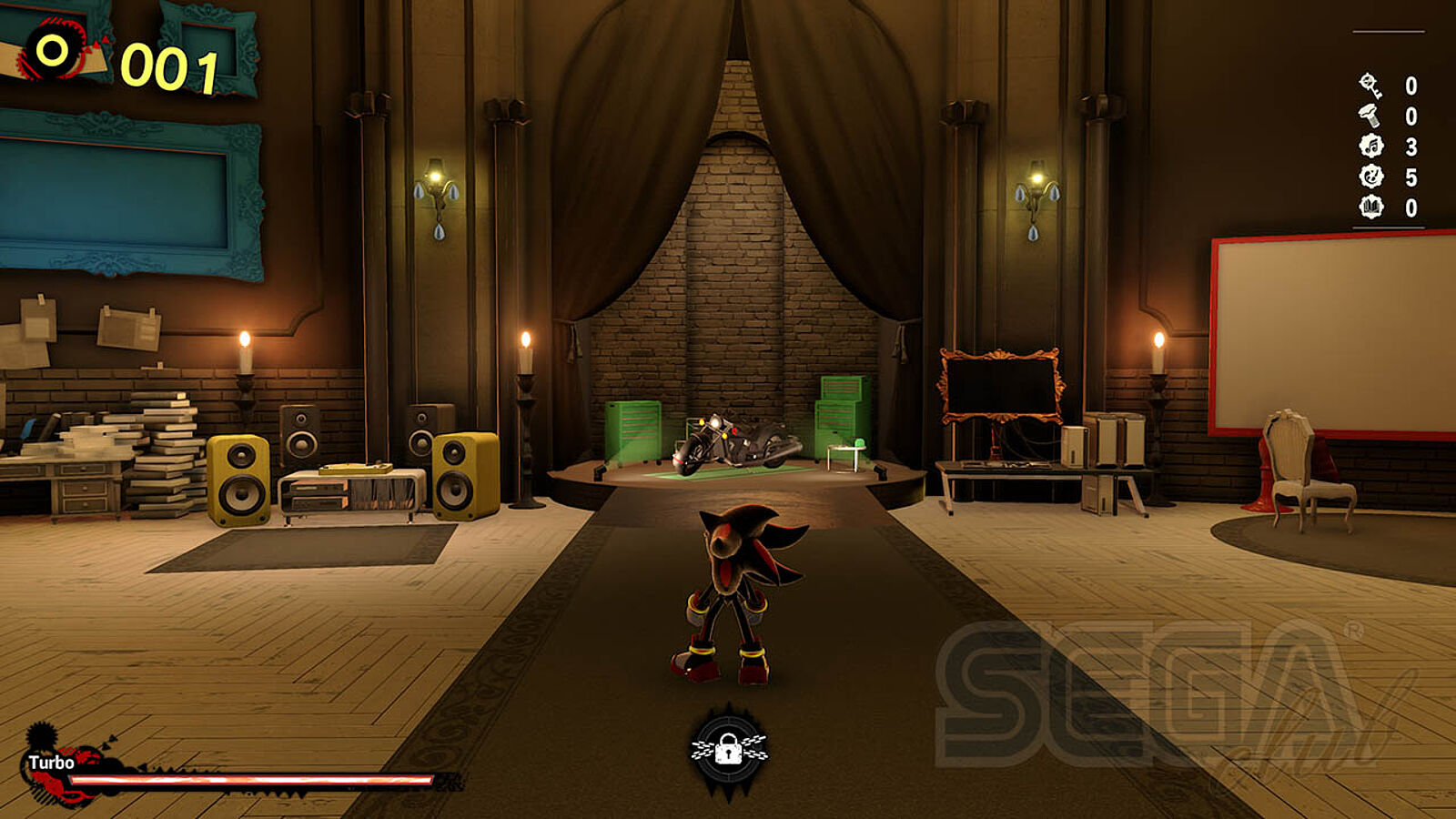The height and width of the screenshot is (819, 1456).
Task: Open the music note collectible tracker
Action: pos(1370,146)
